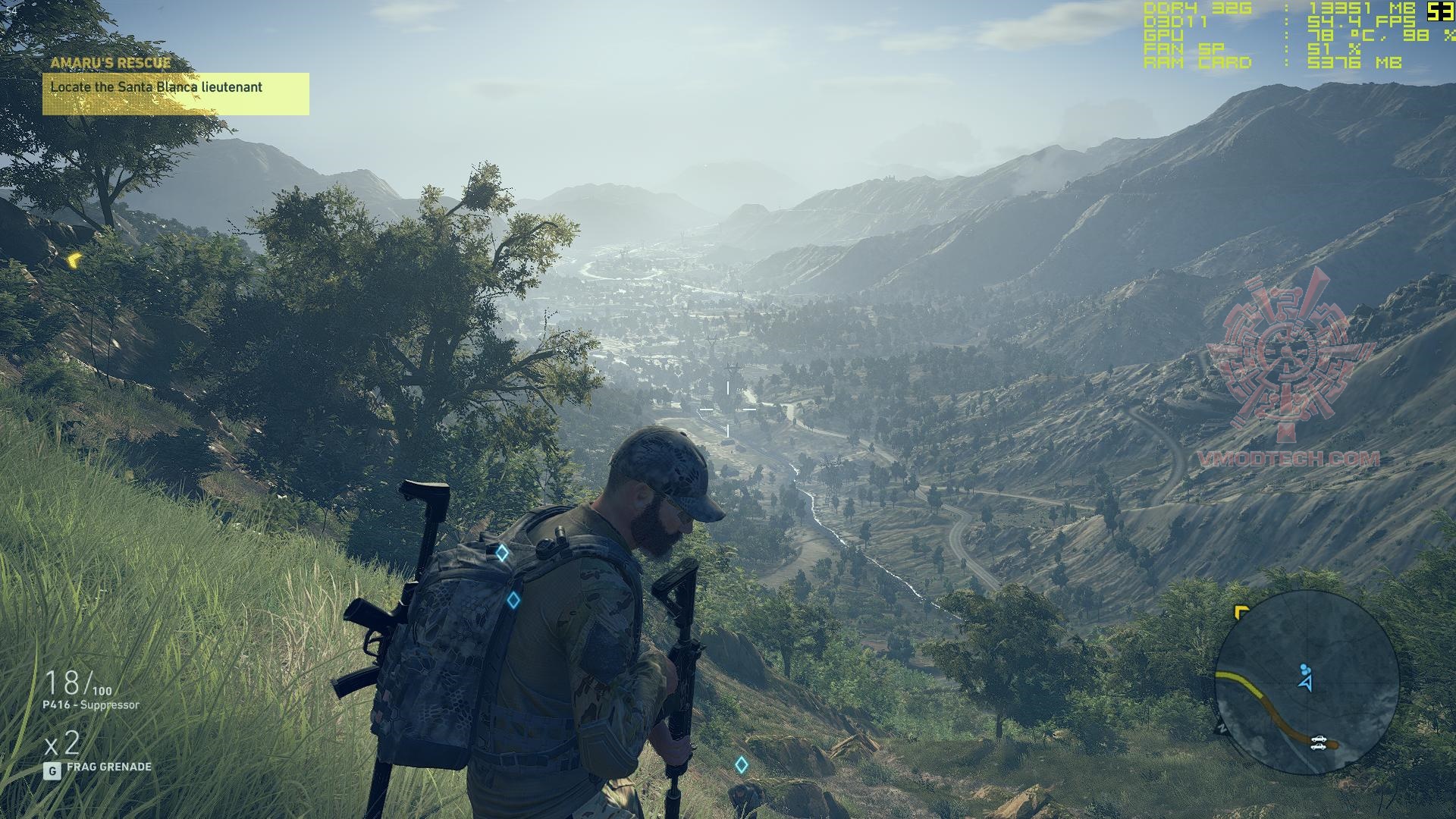Screen dimensions: 1456x819
Task: Select the yellow objective marker on minimap edge
Action: coord(1241,611)
